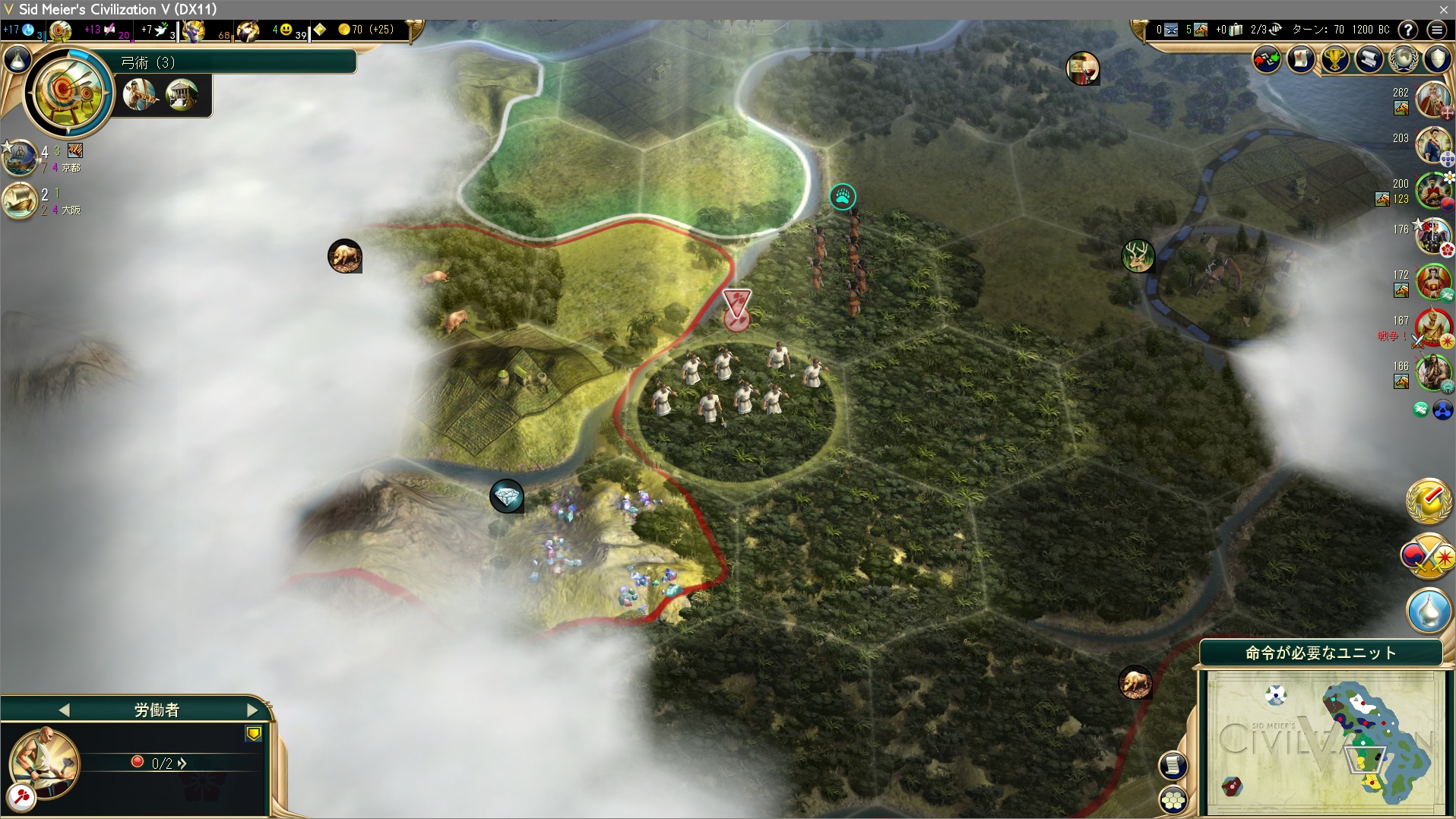Open the diplomacy overview arrows icon
Viewport: 1456px width, 819px height.
coord(1267,59)
